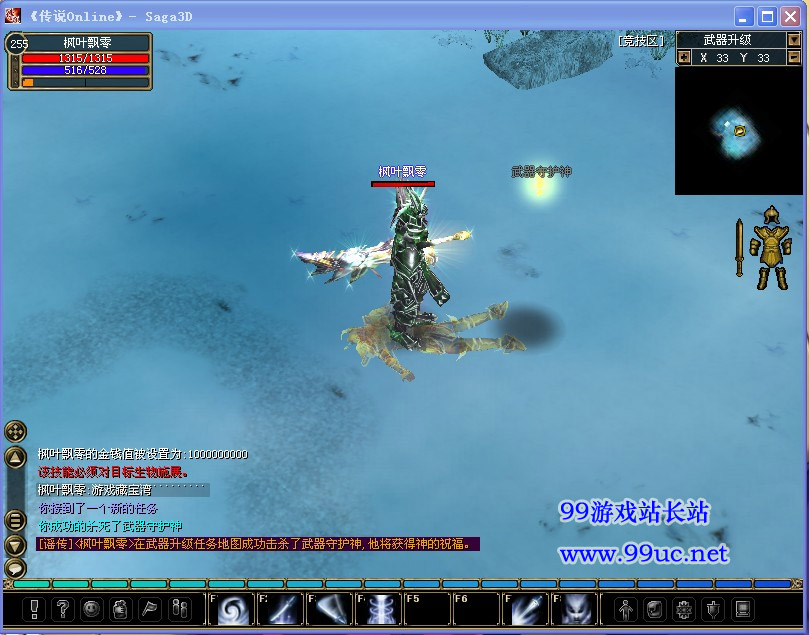
Task: Close the Saga3D game window
Action: point(792,16)
